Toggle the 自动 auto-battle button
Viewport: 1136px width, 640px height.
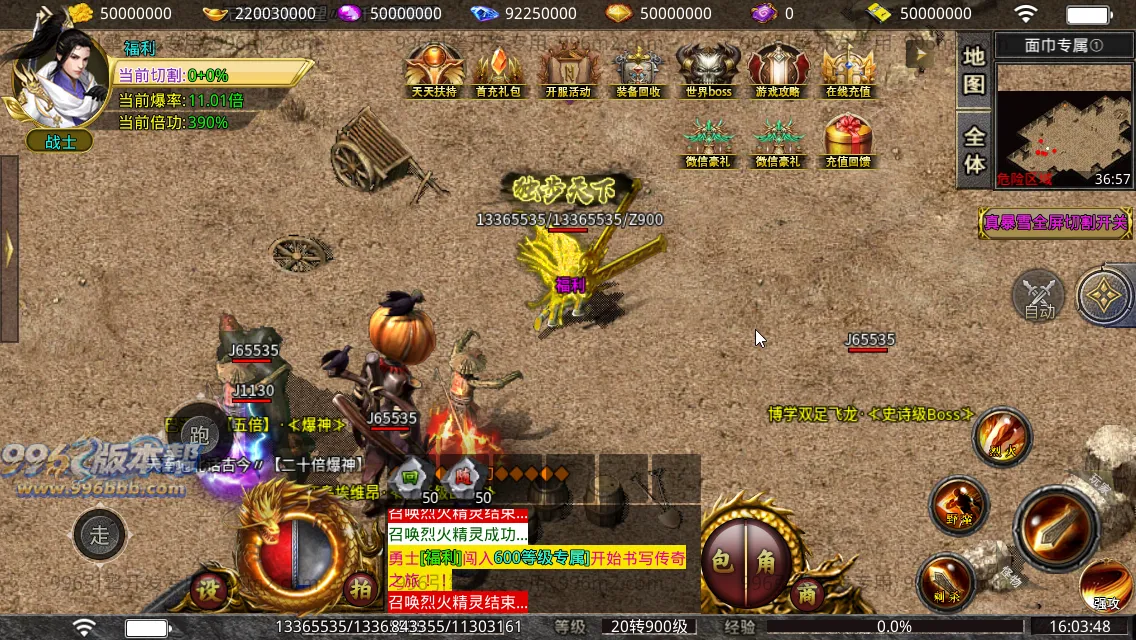(x=1039, y=296)
